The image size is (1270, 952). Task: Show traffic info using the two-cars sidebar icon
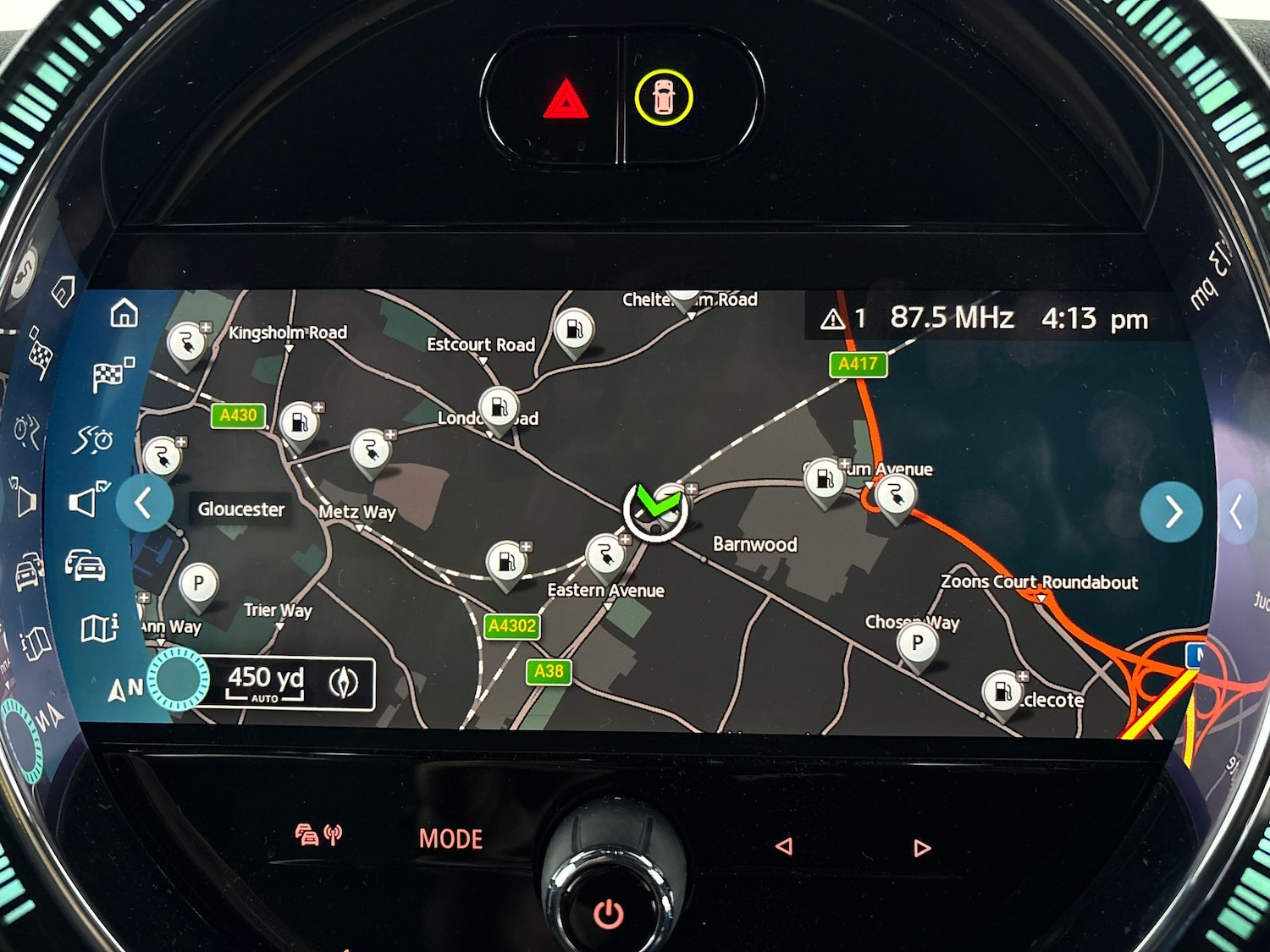[x=86, y=564]
